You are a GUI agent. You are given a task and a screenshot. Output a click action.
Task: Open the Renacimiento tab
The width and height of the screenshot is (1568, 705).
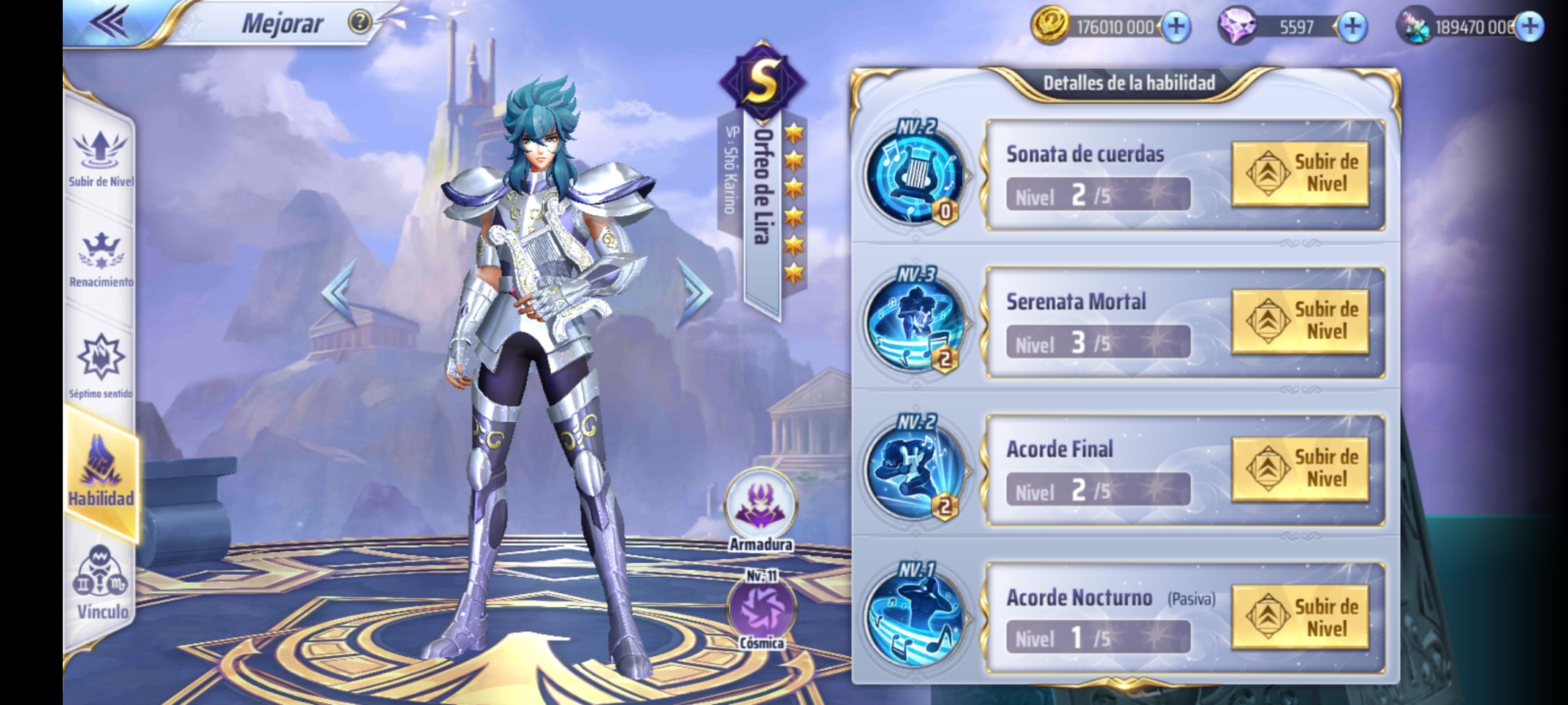tap(101, 259)
